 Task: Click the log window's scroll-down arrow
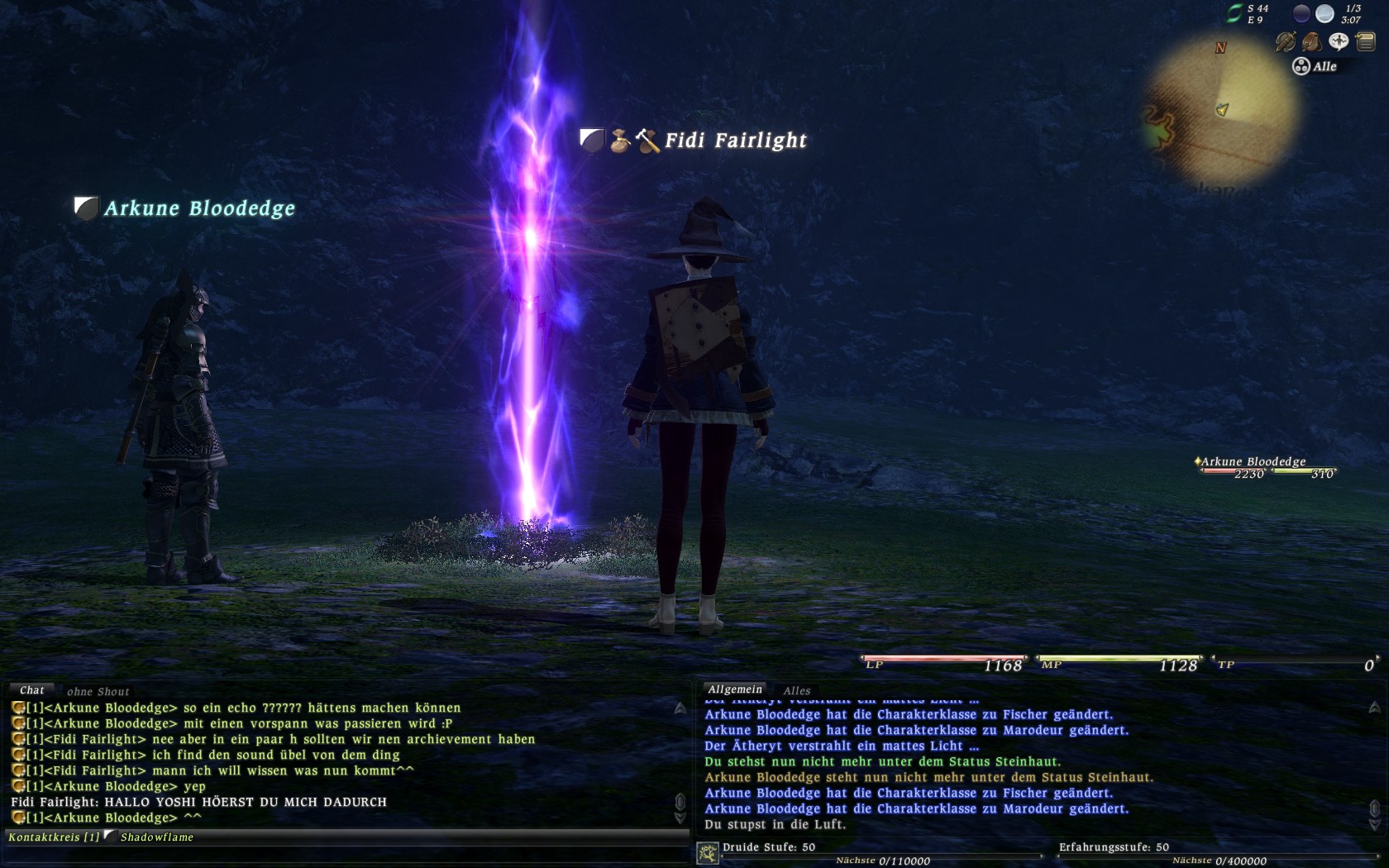click(x=1374, y=824)
